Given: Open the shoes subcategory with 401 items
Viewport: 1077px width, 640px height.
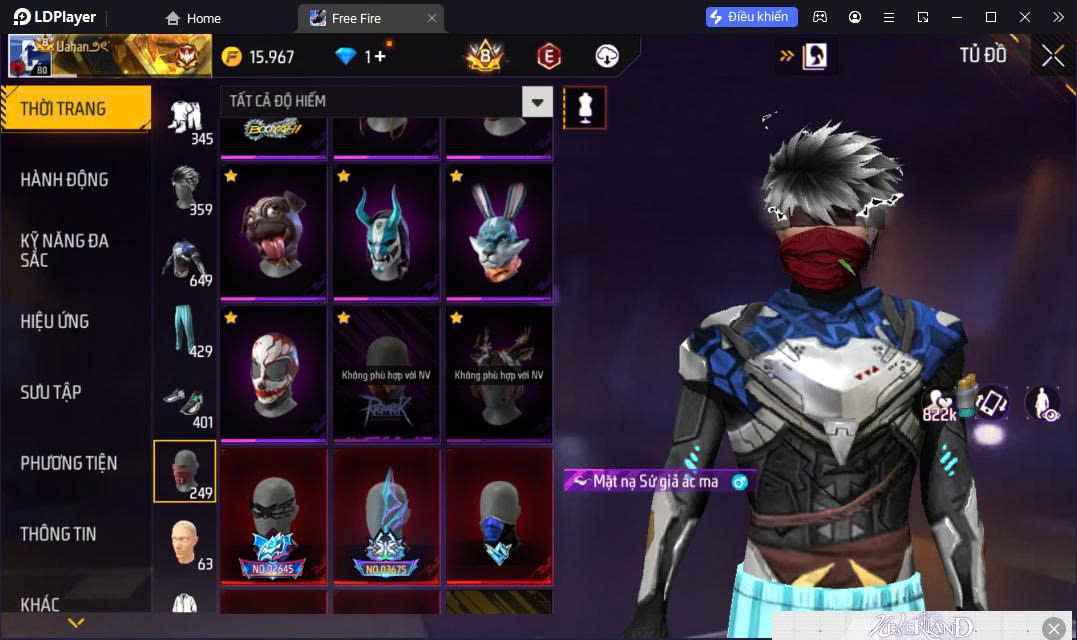Looking at the screenshot, I should [184, 403].
